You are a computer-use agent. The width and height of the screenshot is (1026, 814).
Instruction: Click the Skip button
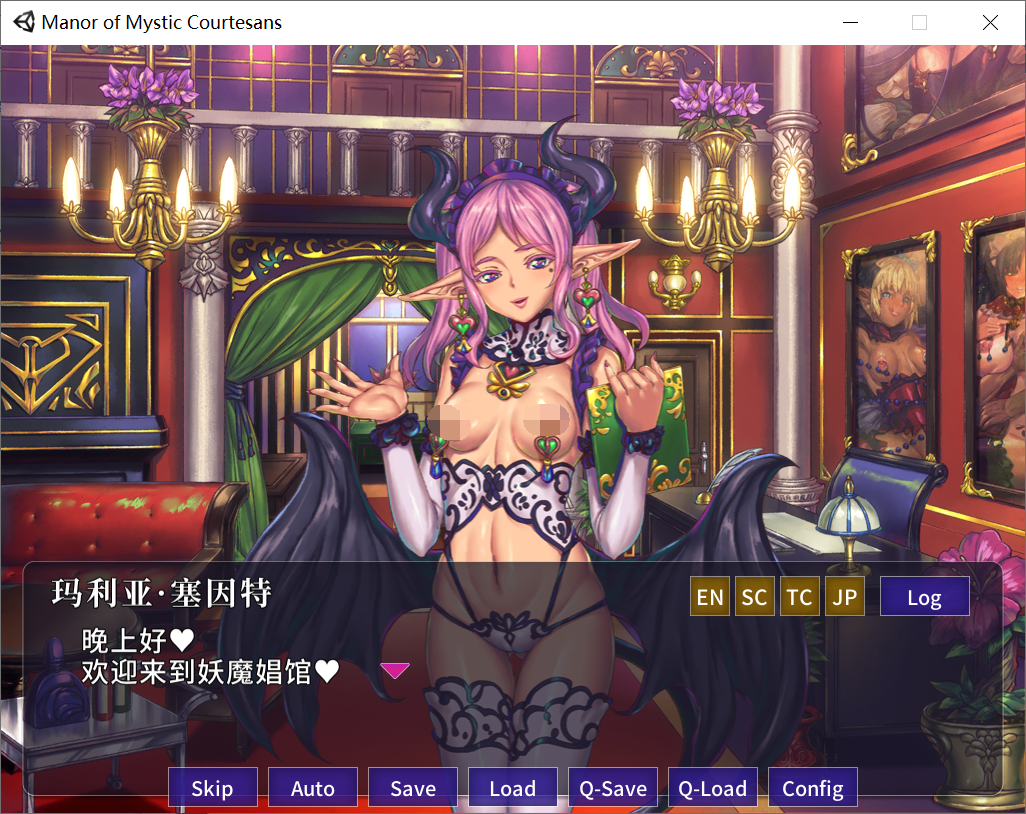pyautogui.click(x=212, y=788)
